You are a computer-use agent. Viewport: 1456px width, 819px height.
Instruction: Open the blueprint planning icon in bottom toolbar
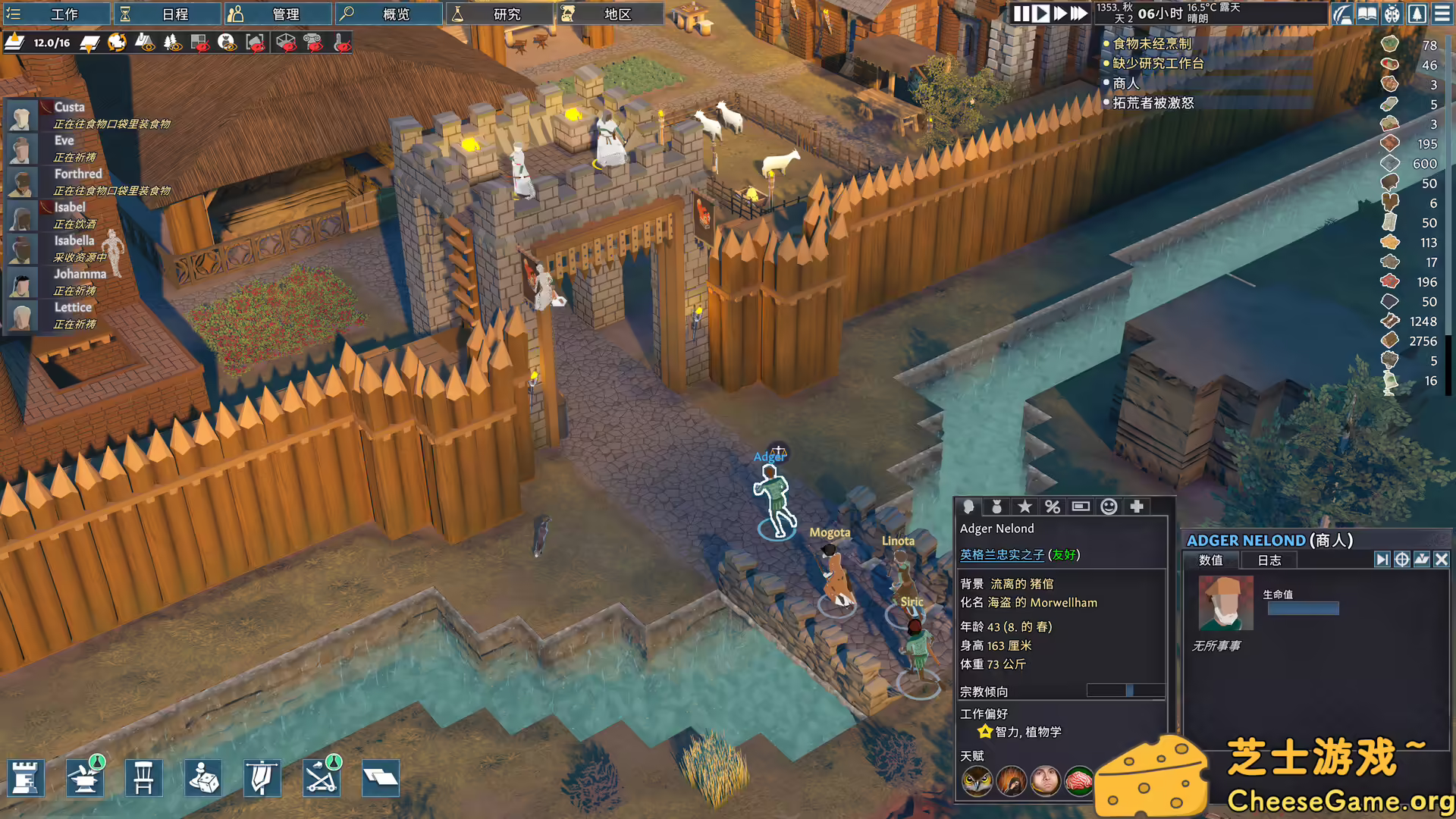(x=381, y=777)
